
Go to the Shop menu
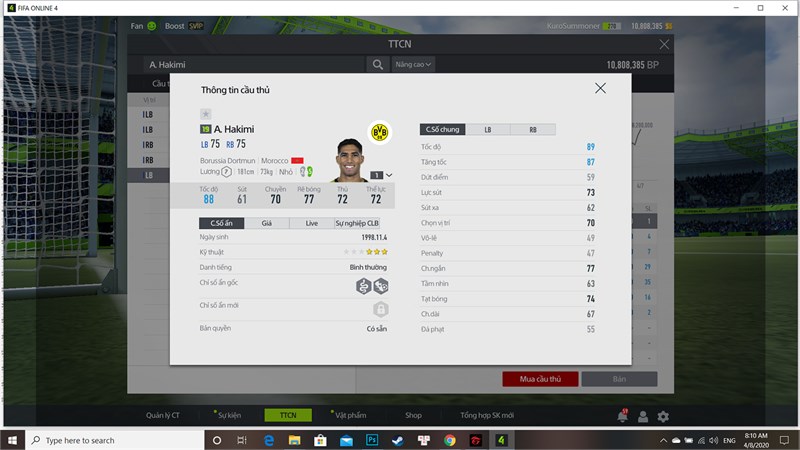(x=413, y=415)
